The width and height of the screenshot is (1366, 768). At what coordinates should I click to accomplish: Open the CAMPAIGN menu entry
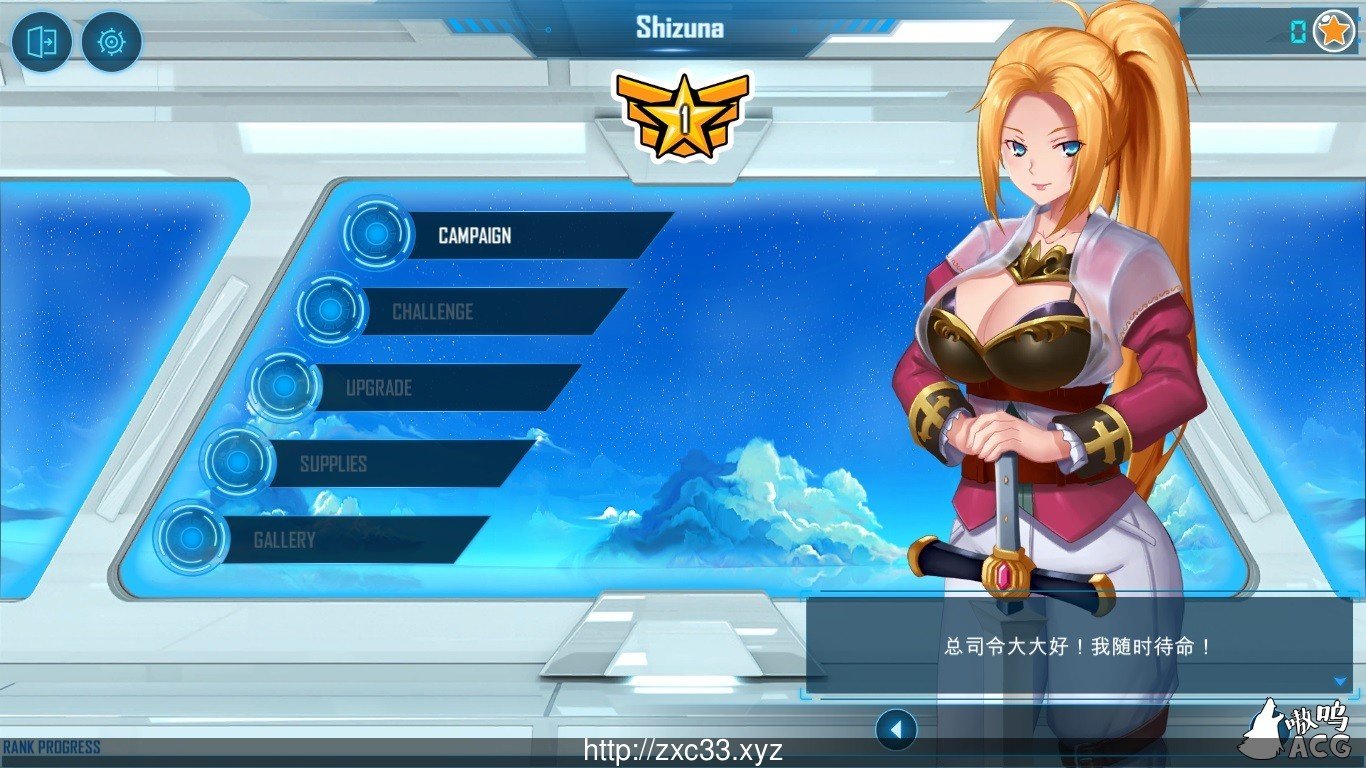tap(474, 236)
